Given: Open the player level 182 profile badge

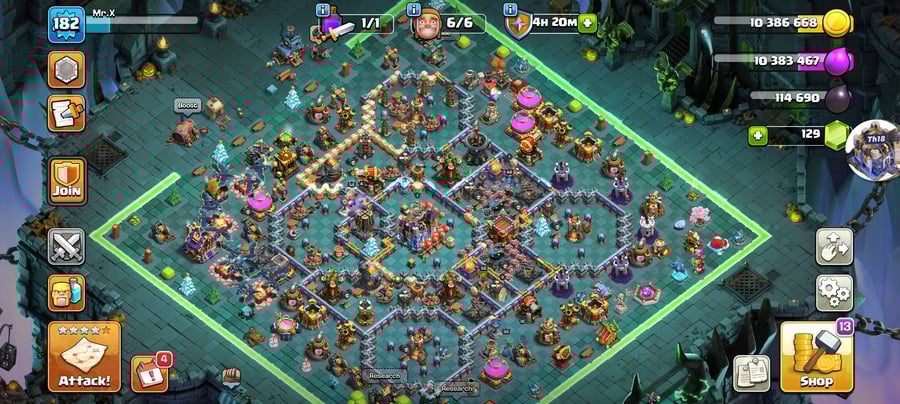Looking at the screenshot, I should pos(65,25).
